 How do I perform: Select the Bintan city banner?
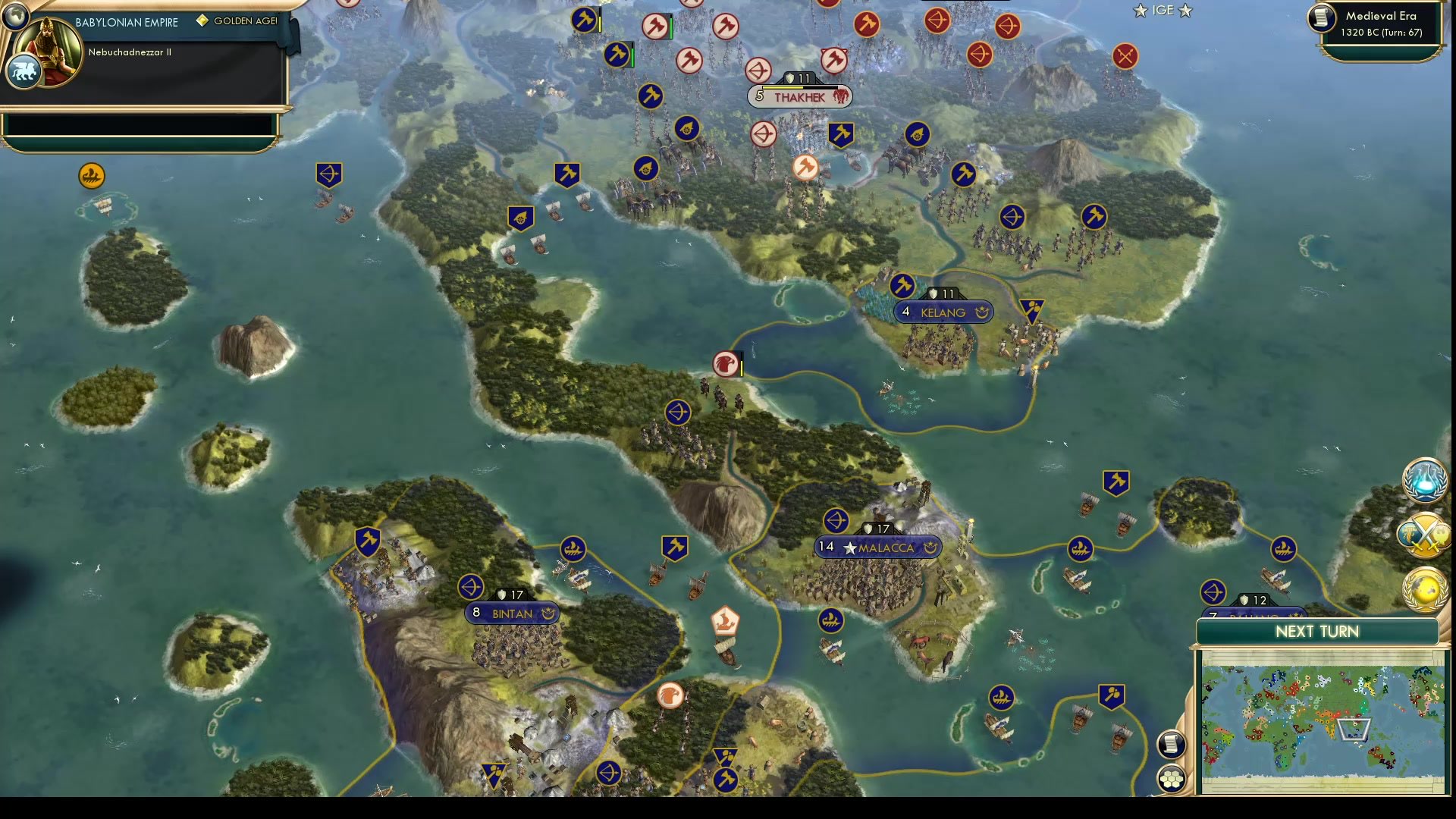click(x=512, y=612)
